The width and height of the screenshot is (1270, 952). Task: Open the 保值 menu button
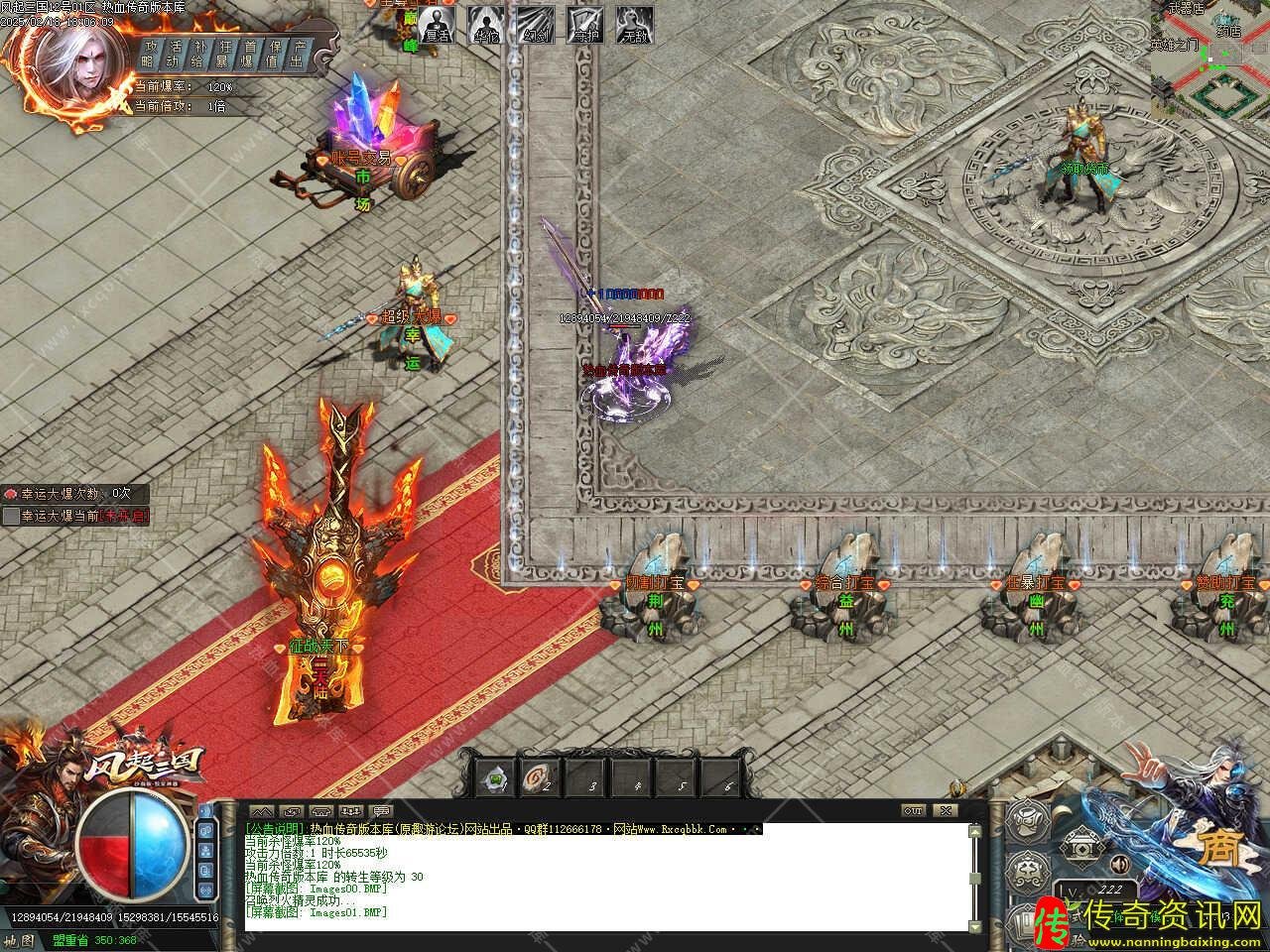pos(275,54)
